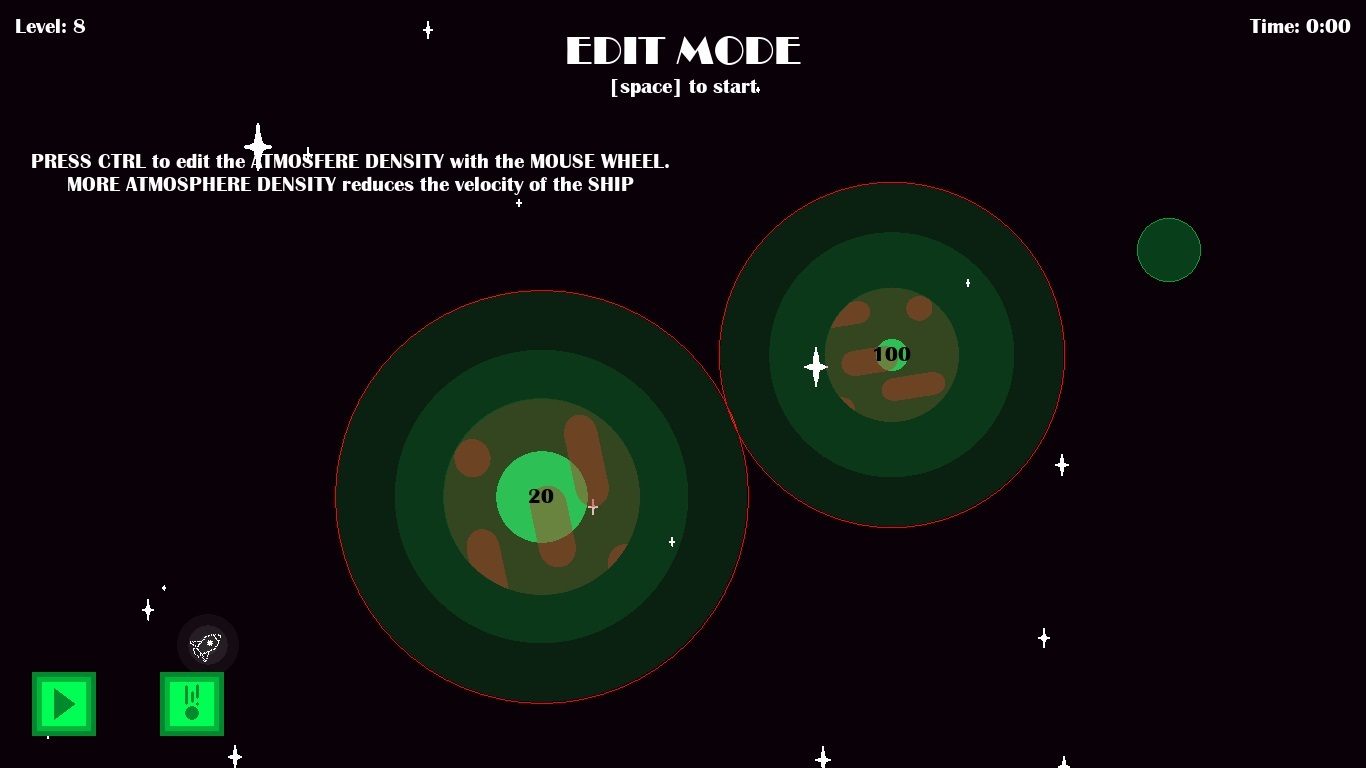Click the triangle inside the Play button
This screenshot has height=768, width=1366.
[64, 704]
